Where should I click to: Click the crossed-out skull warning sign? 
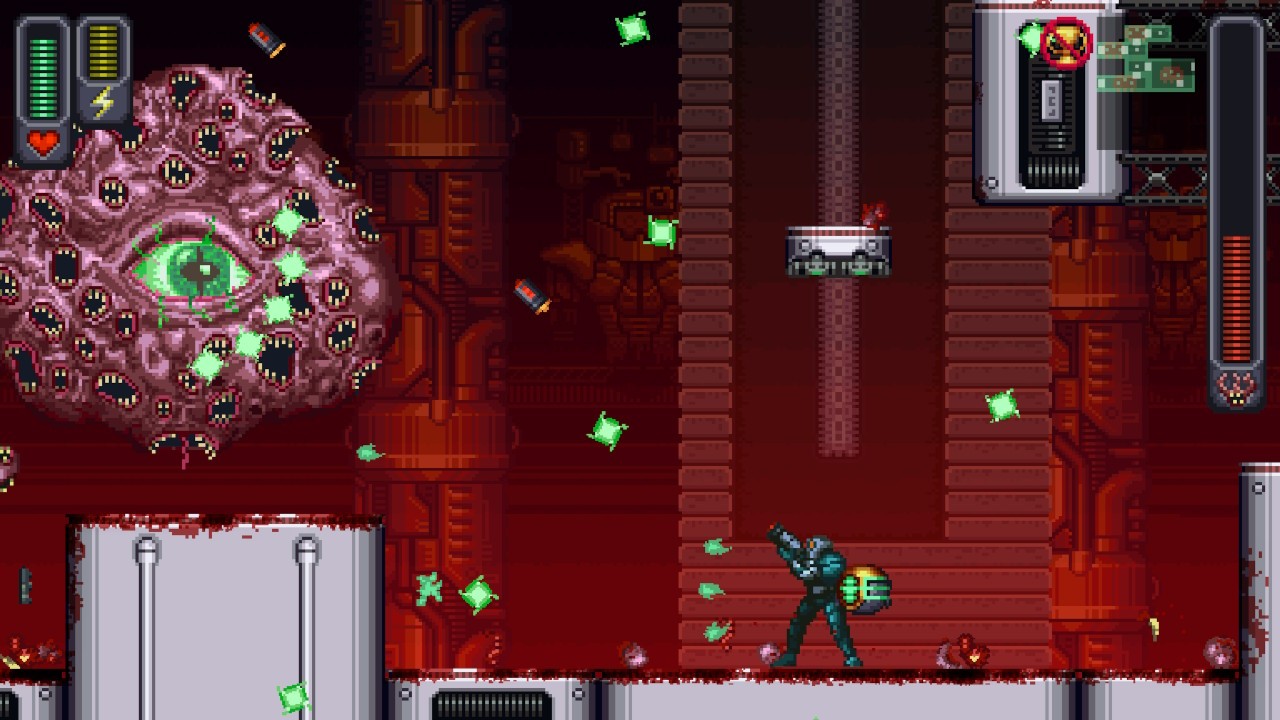[1066, 42]
